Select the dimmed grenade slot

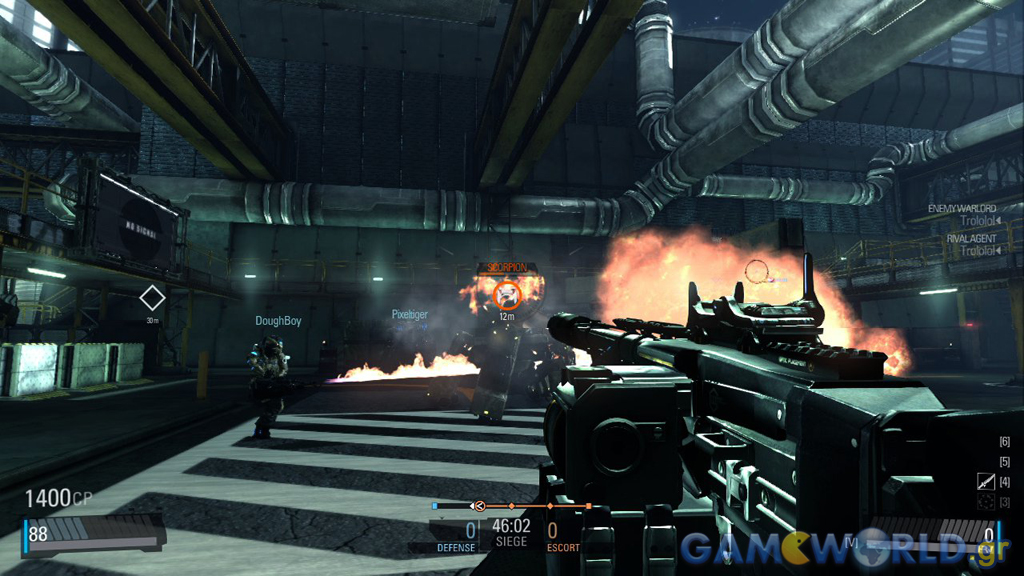pyautogui.click(x=985, y=502)
